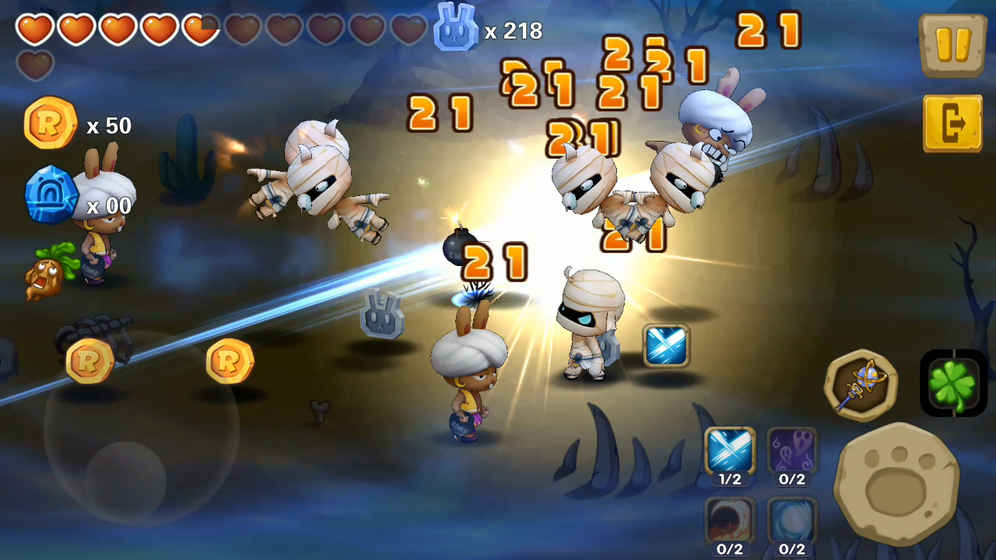Select the purple ghost skill slot
The width and height of the screenshot is (996, 560).
[x=792, y=450]
